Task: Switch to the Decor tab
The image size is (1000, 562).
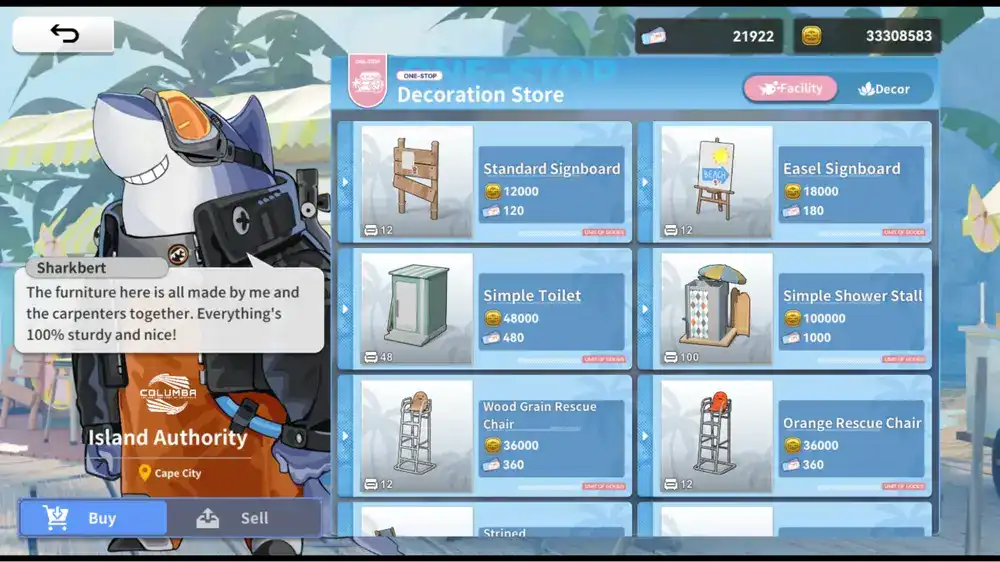Action: click(884, 89)
